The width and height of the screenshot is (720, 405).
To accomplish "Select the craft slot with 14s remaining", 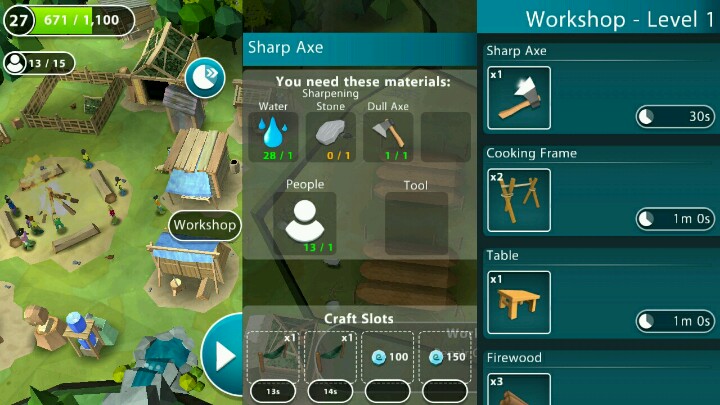I will coord(330,356).
